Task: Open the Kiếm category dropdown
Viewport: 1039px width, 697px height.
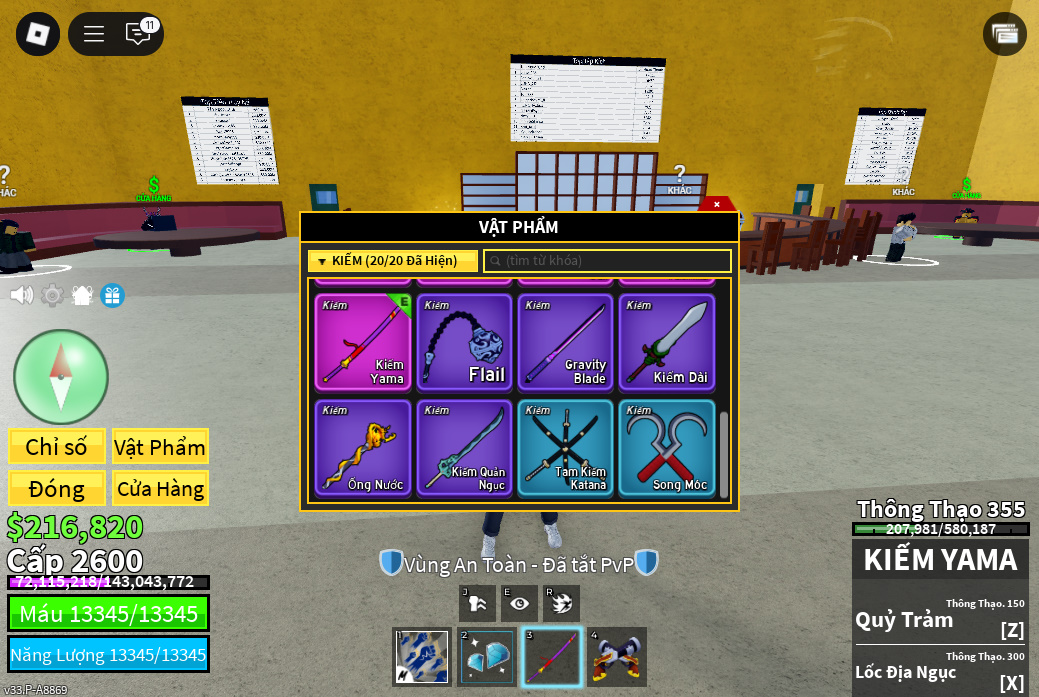Action: [392, 261]
